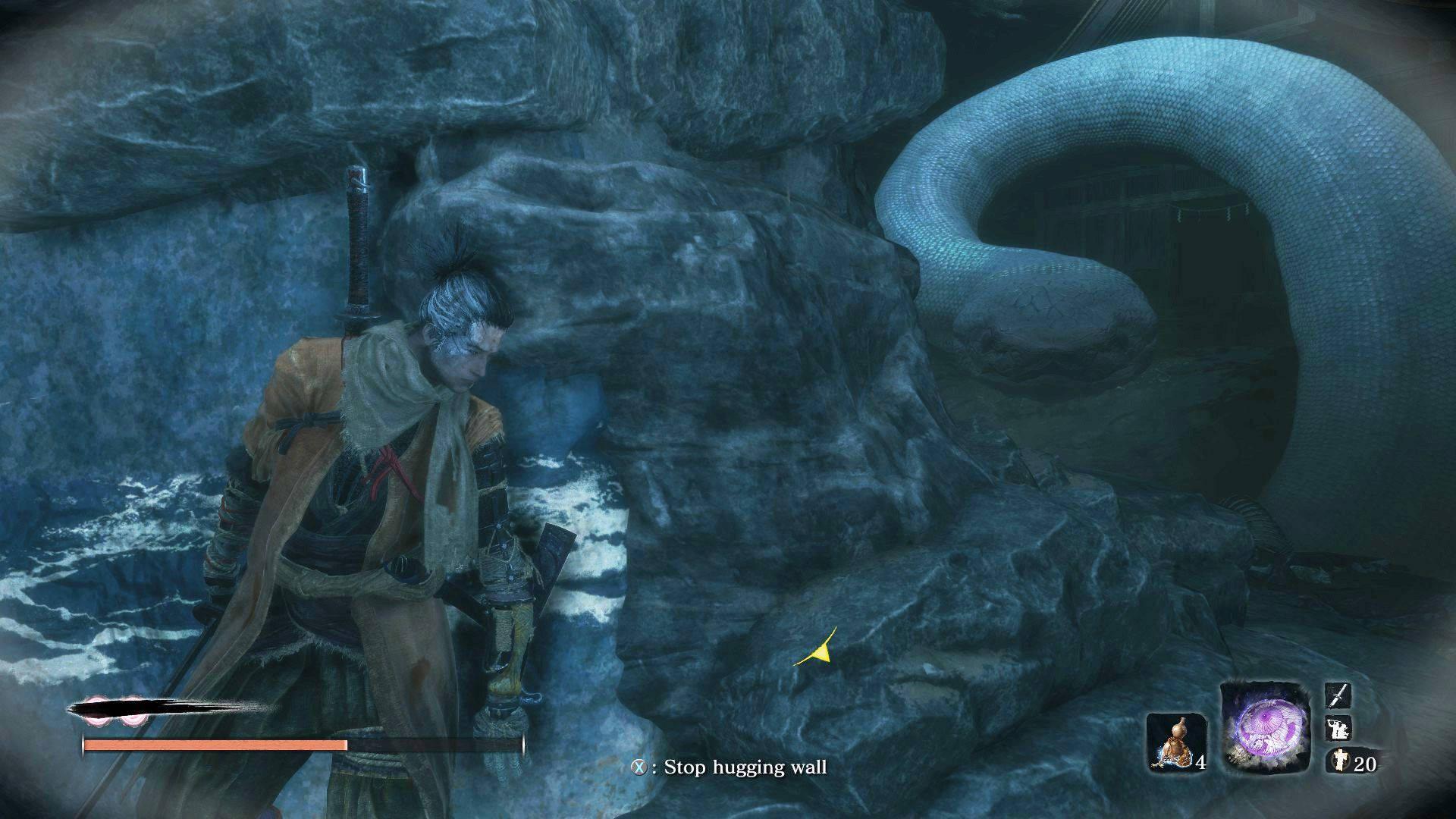This screenshot has width=1456, height=819.
Task: Click the sword combat art icon
Action: [x=1338, y=695]
